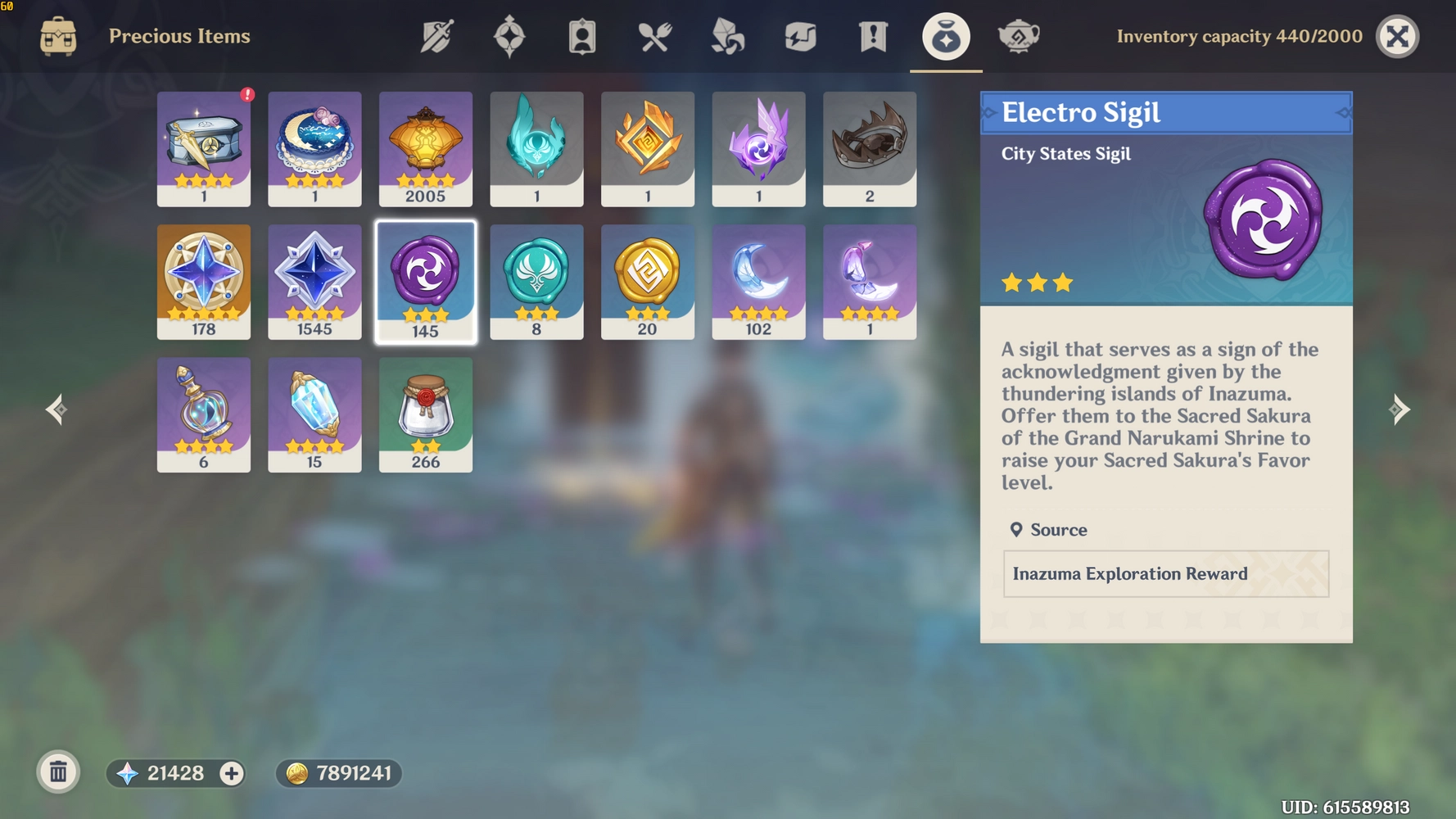Select the Geo Sigil item
Viewport: 1456px width, 819px height.
[x=647, y=282]
